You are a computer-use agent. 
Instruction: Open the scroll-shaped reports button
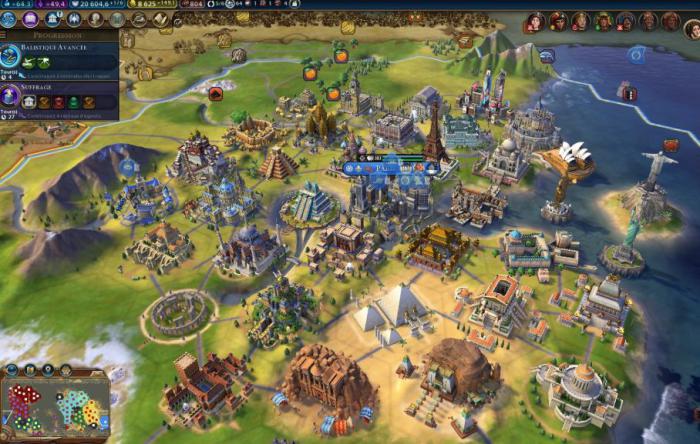(x=162, y=20)
